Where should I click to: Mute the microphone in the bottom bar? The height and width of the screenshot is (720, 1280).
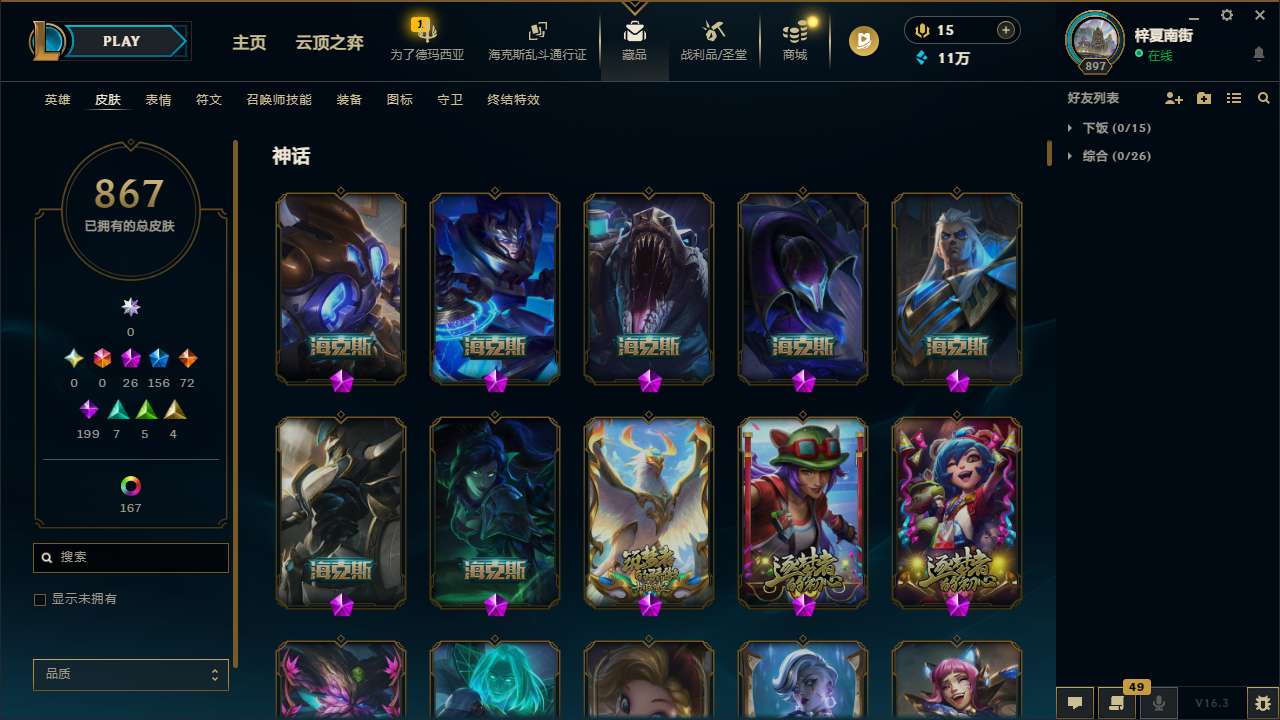click(x=1158, y=703)
